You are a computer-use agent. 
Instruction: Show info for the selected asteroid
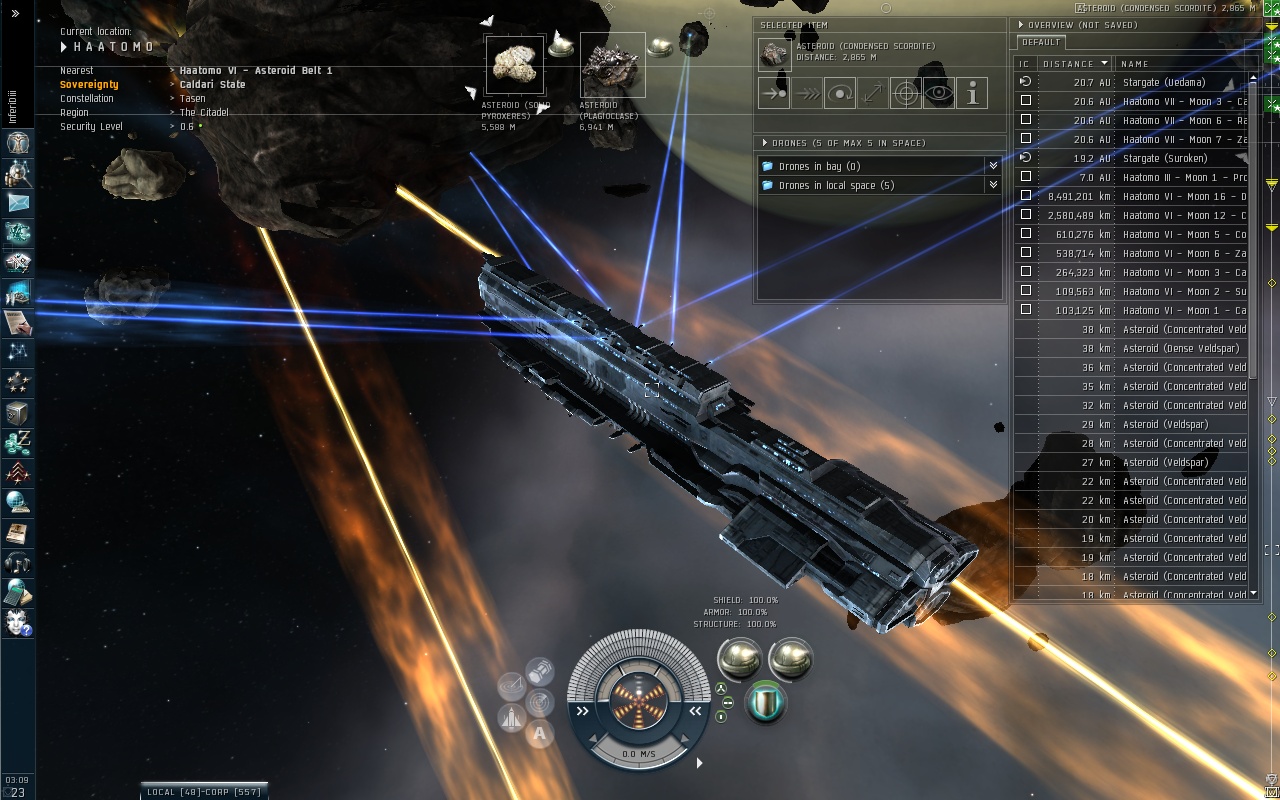(x=972, y=94)
